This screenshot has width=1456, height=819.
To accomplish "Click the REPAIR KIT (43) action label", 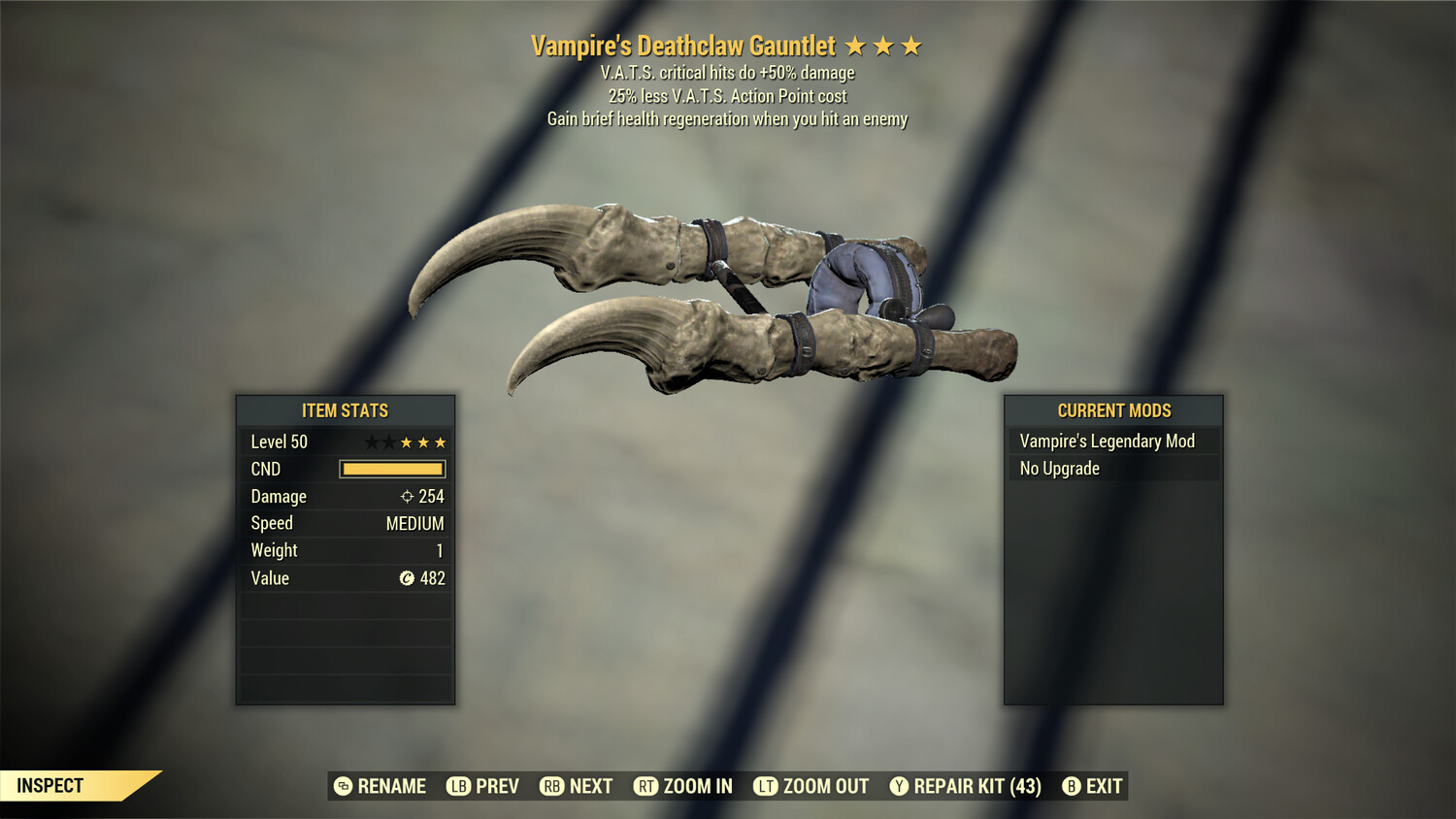I will click(973, 786).
